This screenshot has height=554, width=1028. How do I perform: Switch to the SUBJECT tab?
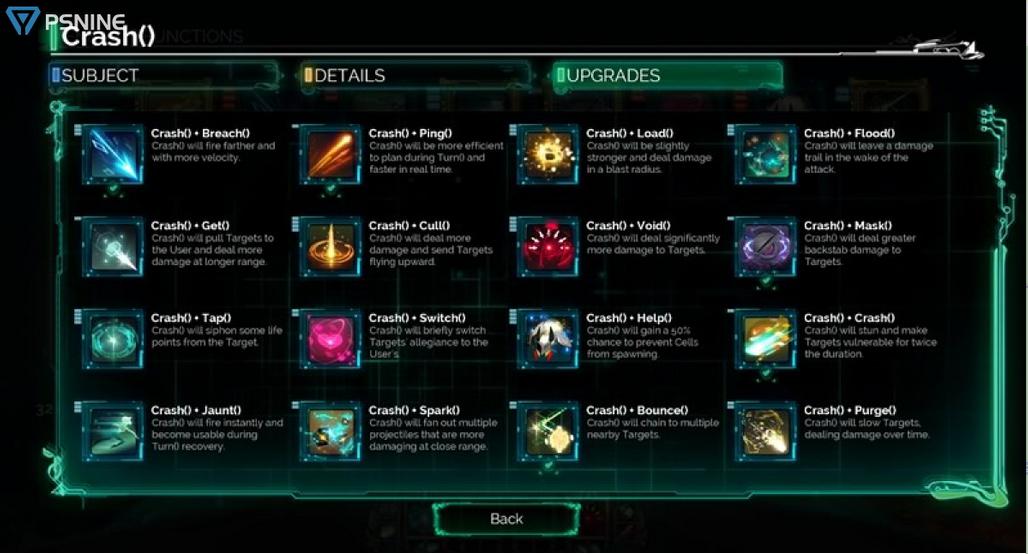pos(163,75)
